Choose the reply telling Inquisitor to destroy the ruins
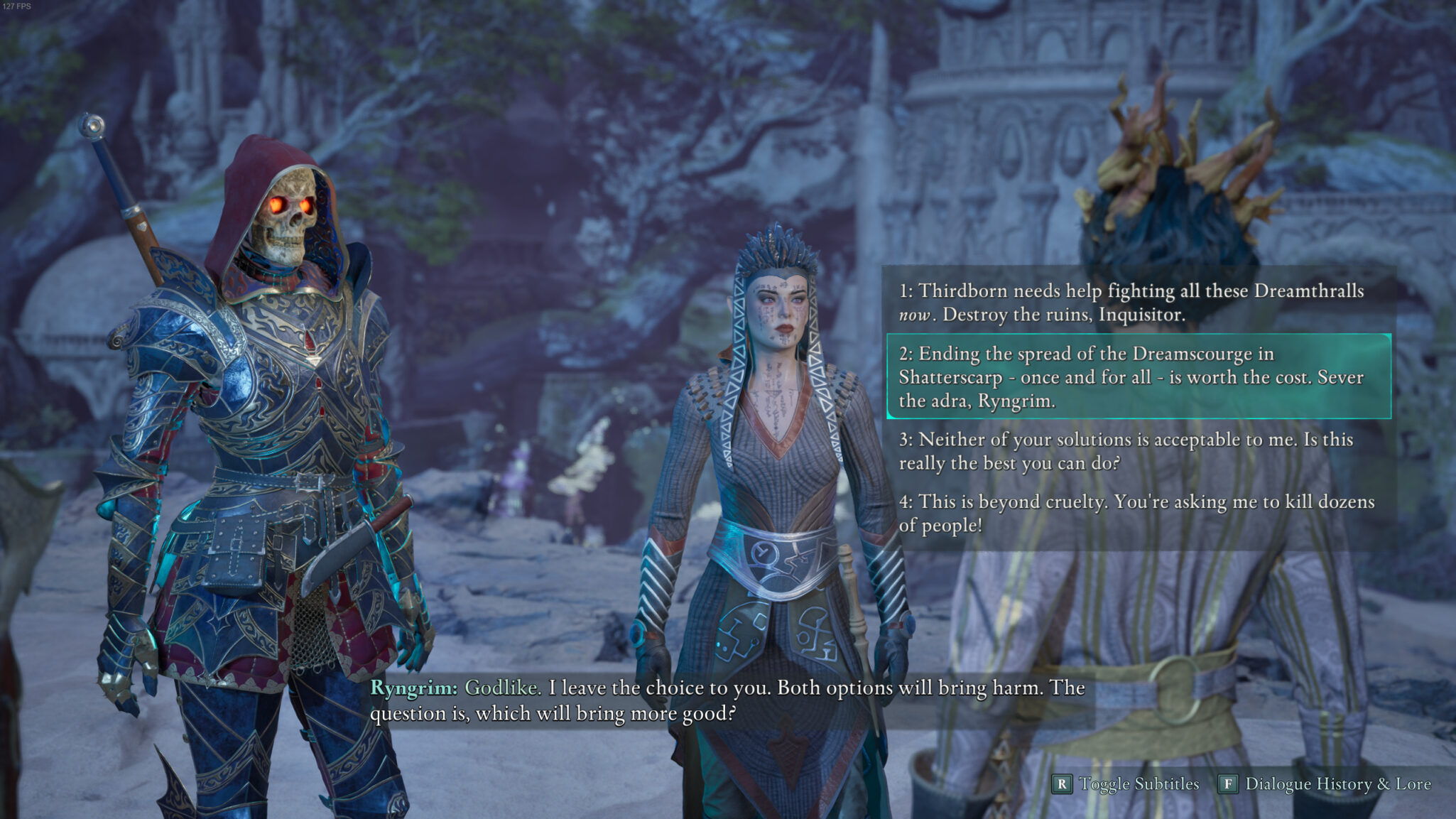Viewport: 1456px width, 819px height. point(1131,302)
